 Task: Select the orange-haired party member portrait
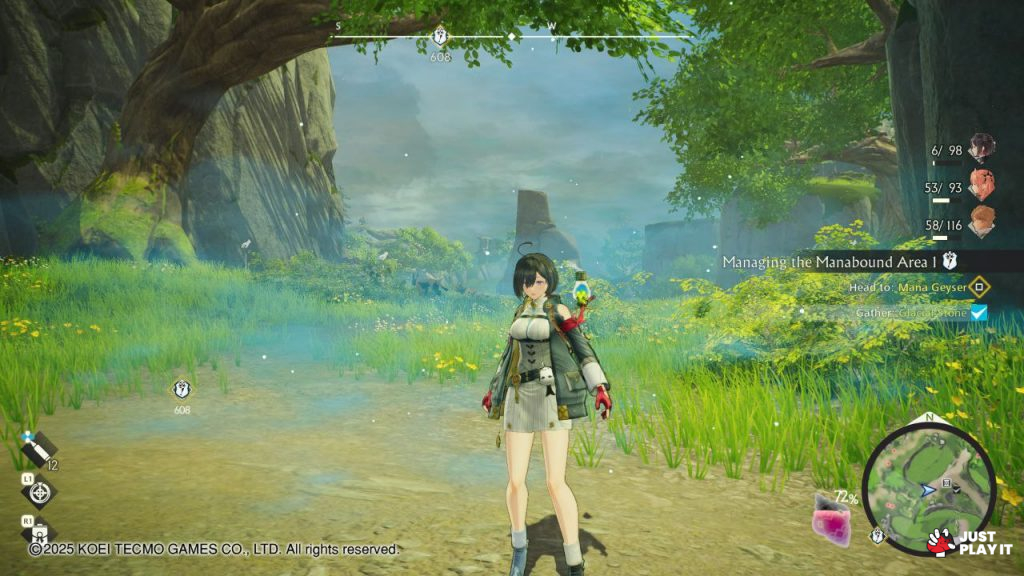pos(981,184)
